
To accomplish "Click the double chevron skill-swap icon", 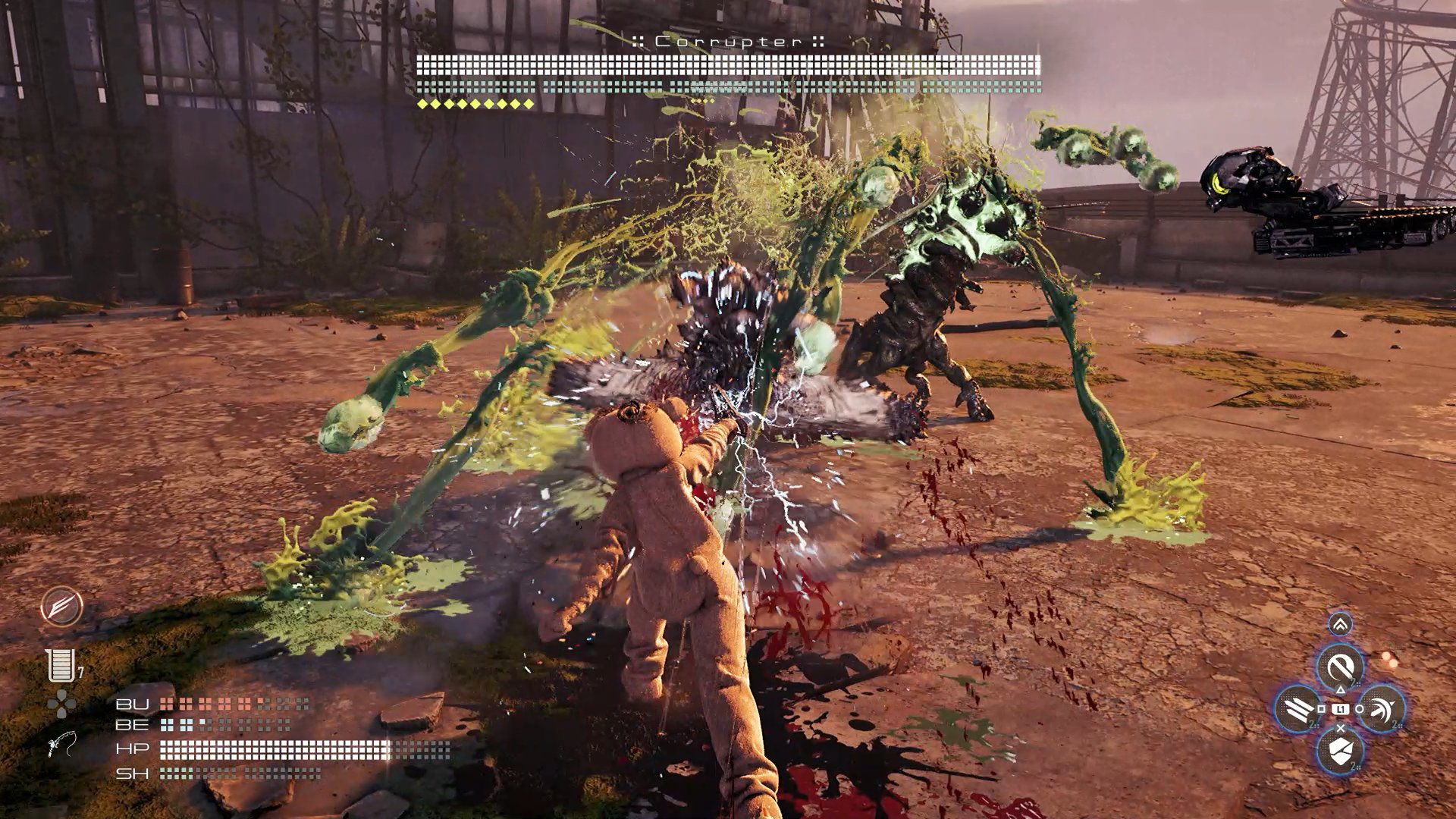I will (1340, 625).
